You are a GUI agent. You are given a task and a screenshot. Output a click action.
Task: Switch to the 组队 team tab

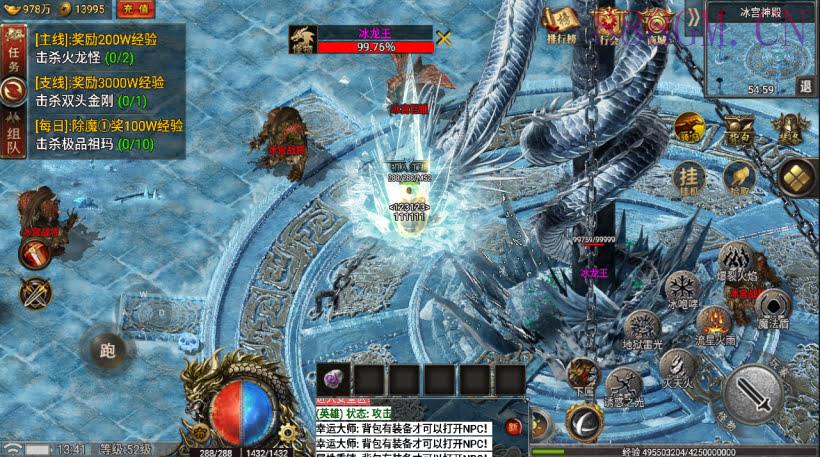tap(14, 132)
